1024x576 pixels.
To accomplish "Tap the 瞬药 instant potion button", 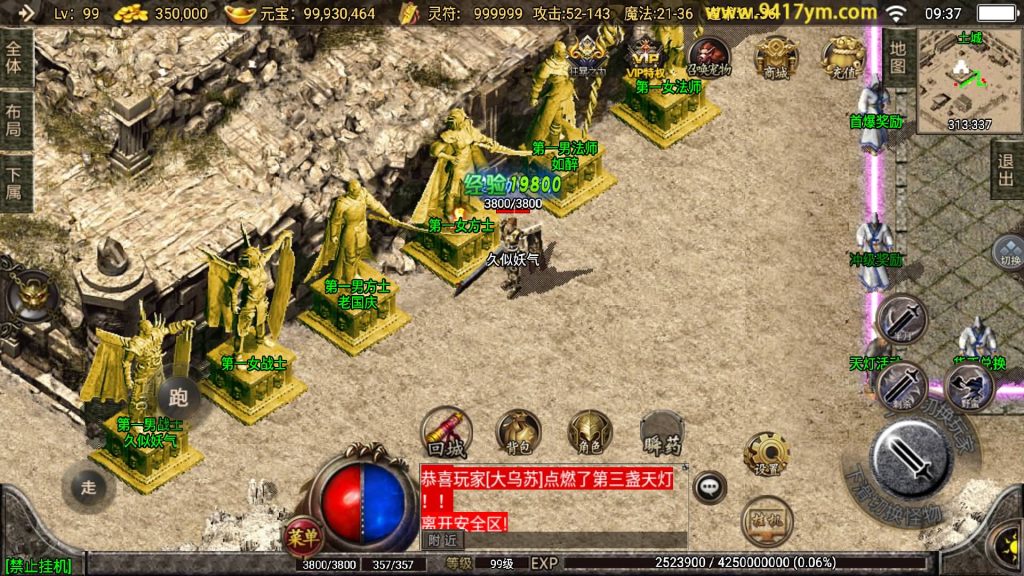I will [661, 431].
